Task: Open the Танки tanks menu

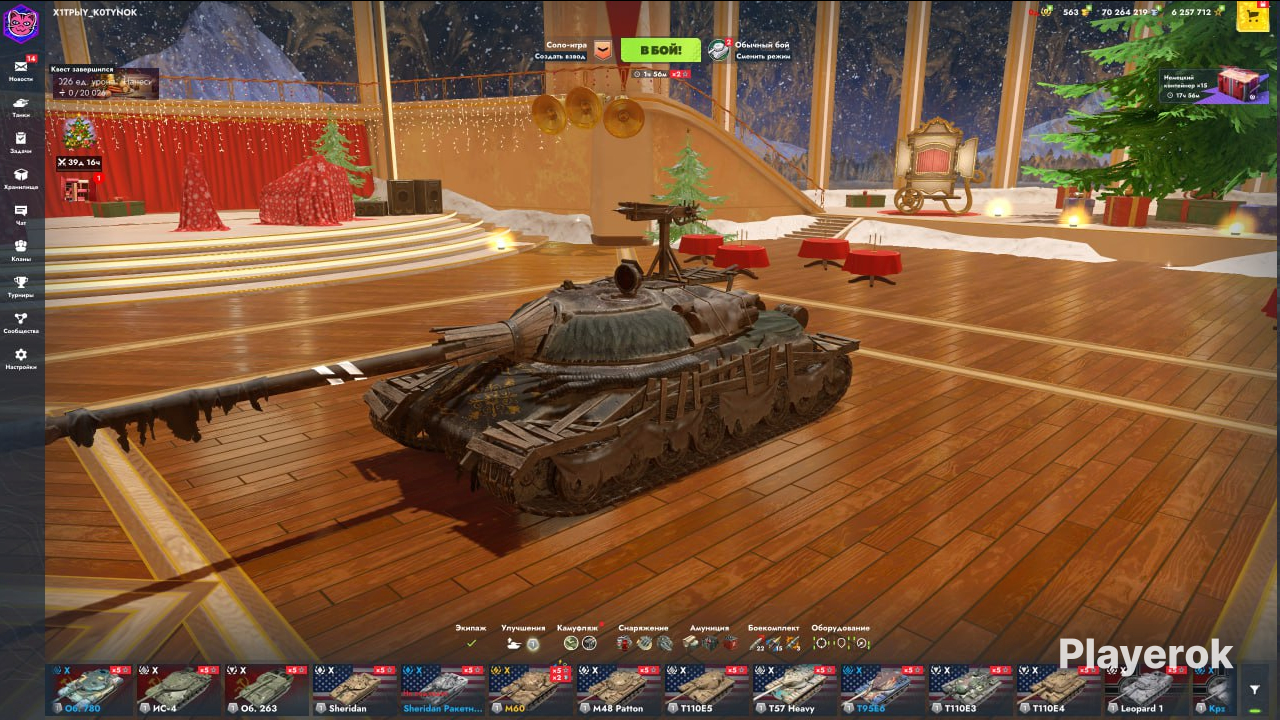Action: pyautogui.click(x=21, y=107)
